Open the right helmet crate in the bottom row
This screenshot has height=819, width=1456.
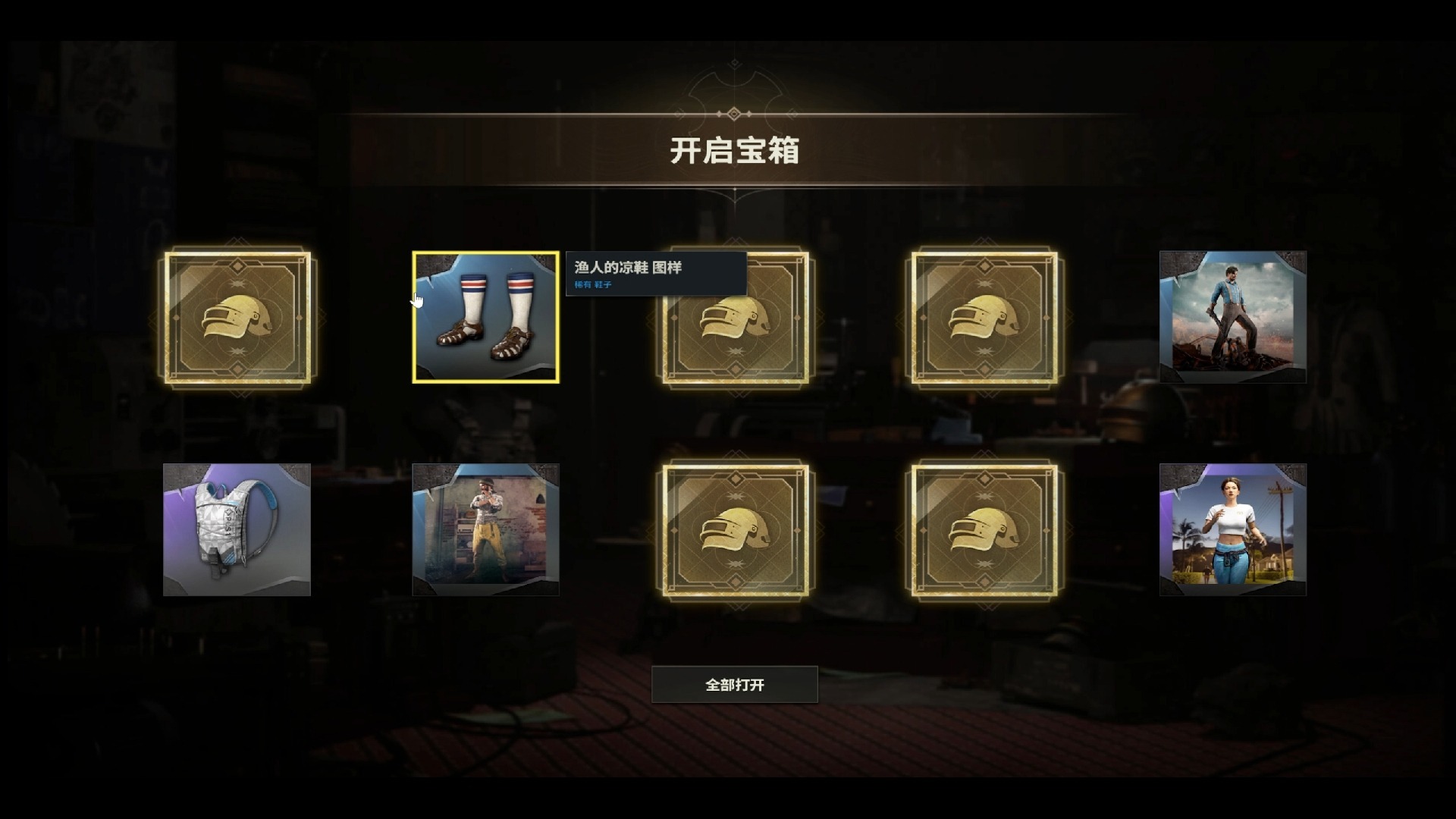coord(984,529)
